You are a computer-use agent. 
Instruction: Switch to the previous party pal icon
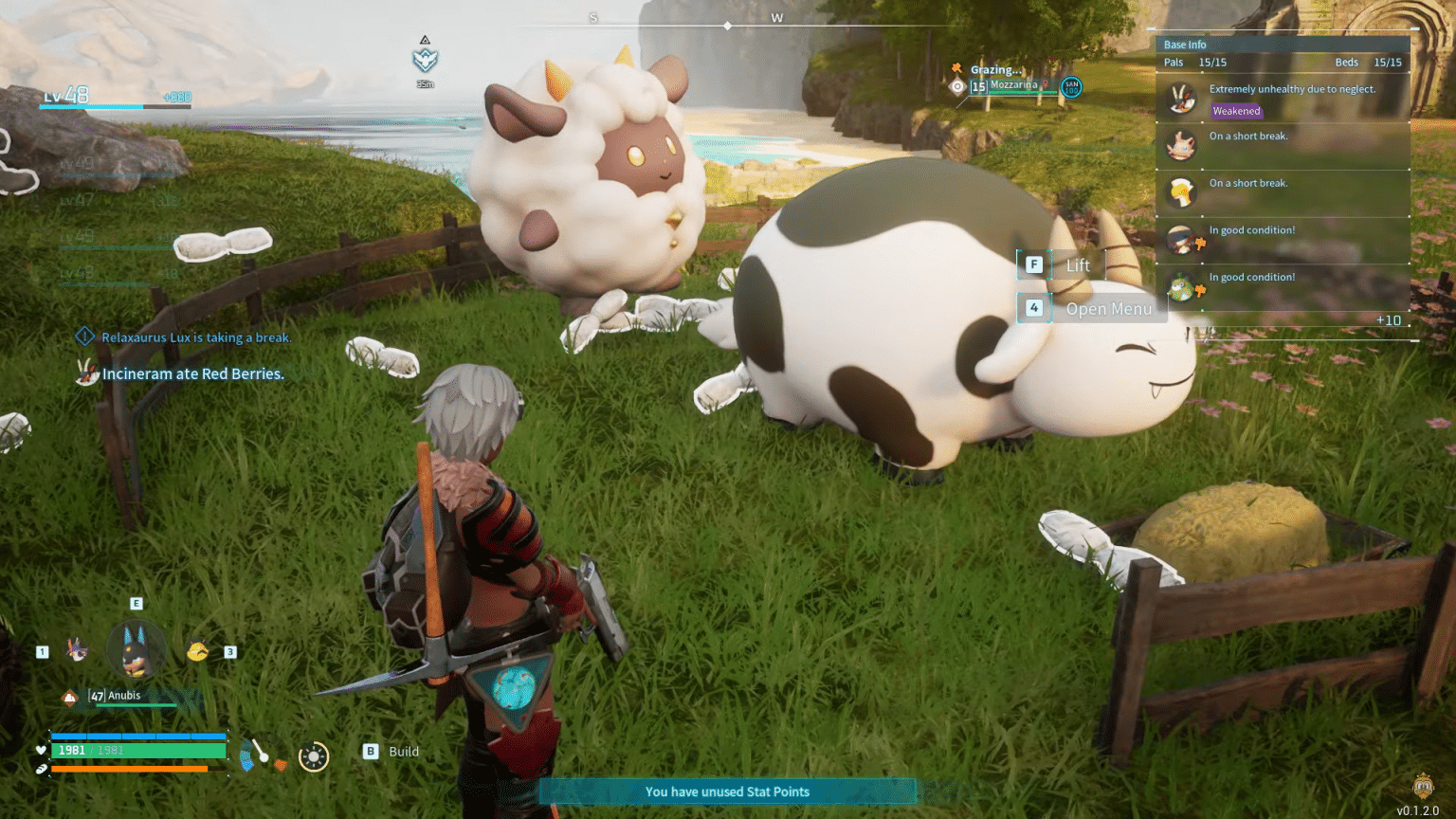77,650
